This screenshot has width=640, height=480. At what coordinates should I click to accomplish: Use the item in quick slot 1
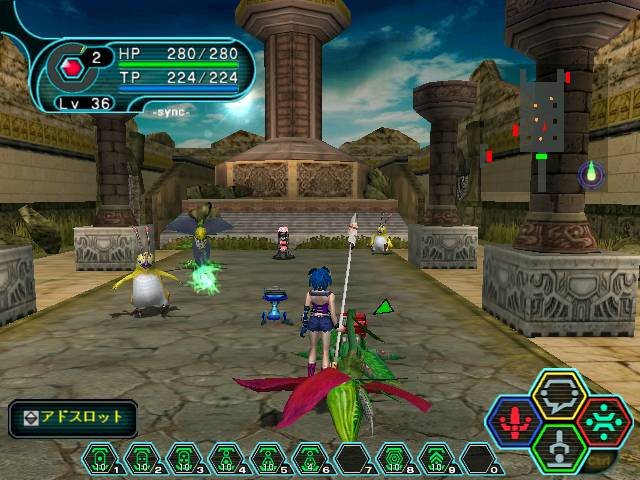pyautogui.click(x=98, y=459)
